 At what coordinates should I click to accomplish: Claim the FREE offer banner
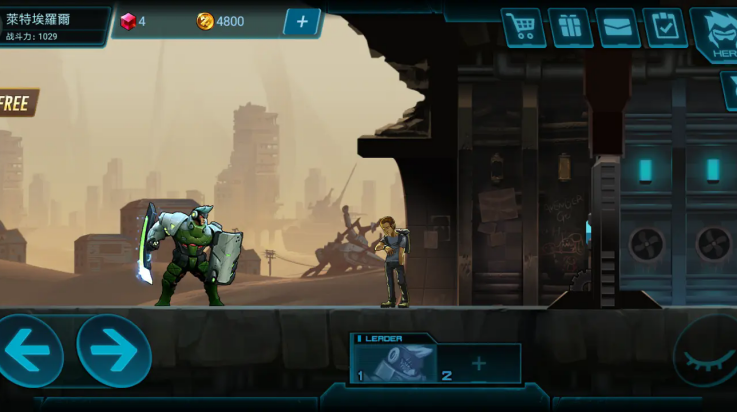[x=16, y=103]
